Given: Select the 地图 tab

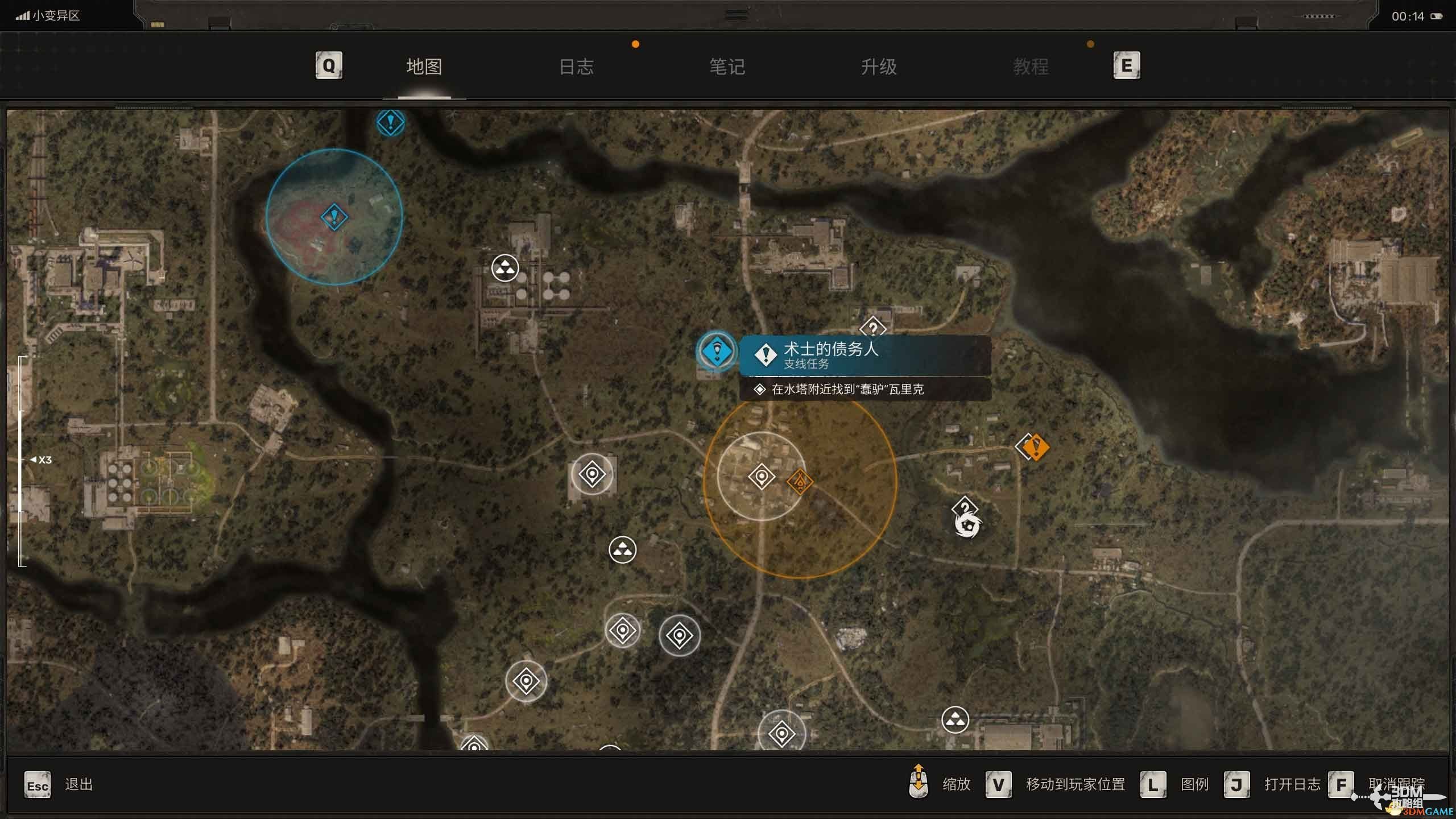Looking at the screenshot, I should [424, 67].
